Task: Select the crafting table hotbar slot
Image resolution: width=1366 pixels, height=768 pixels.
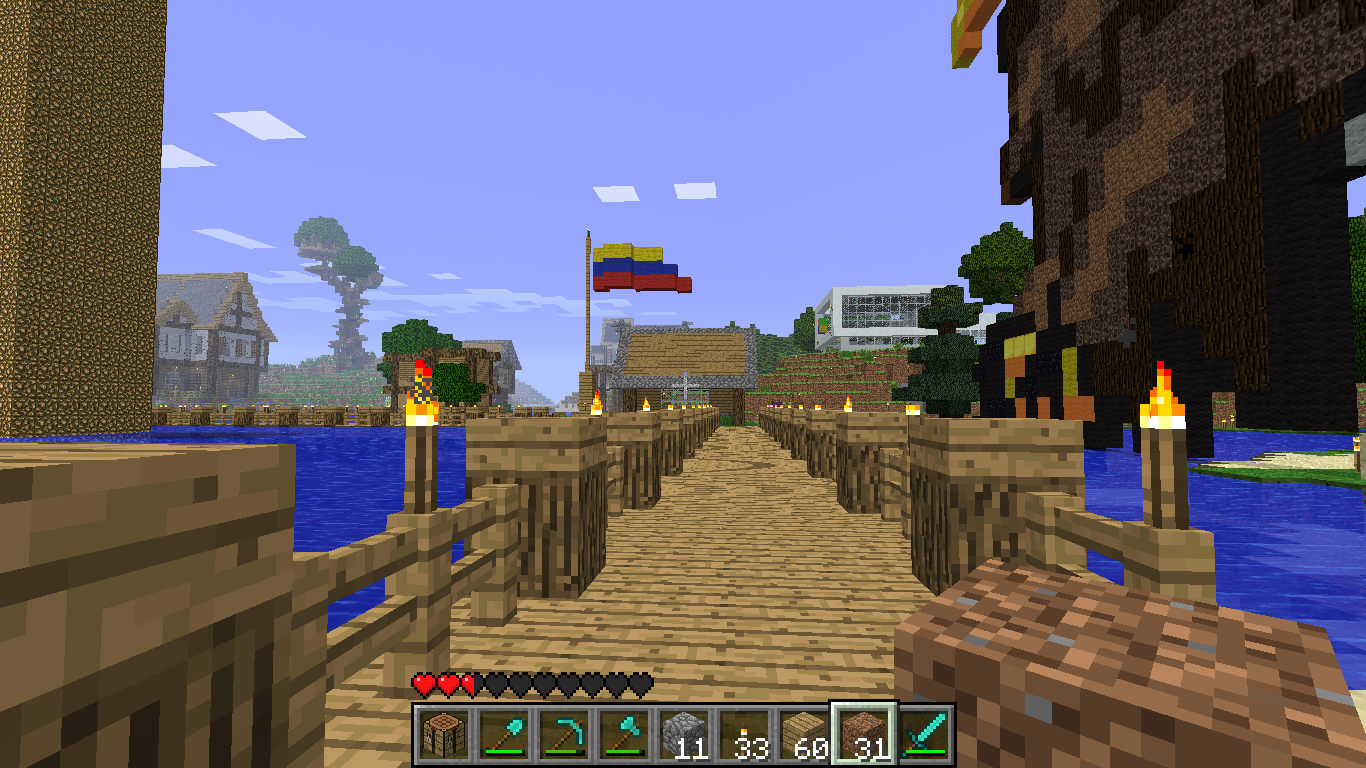Action: tap(442, 734)
